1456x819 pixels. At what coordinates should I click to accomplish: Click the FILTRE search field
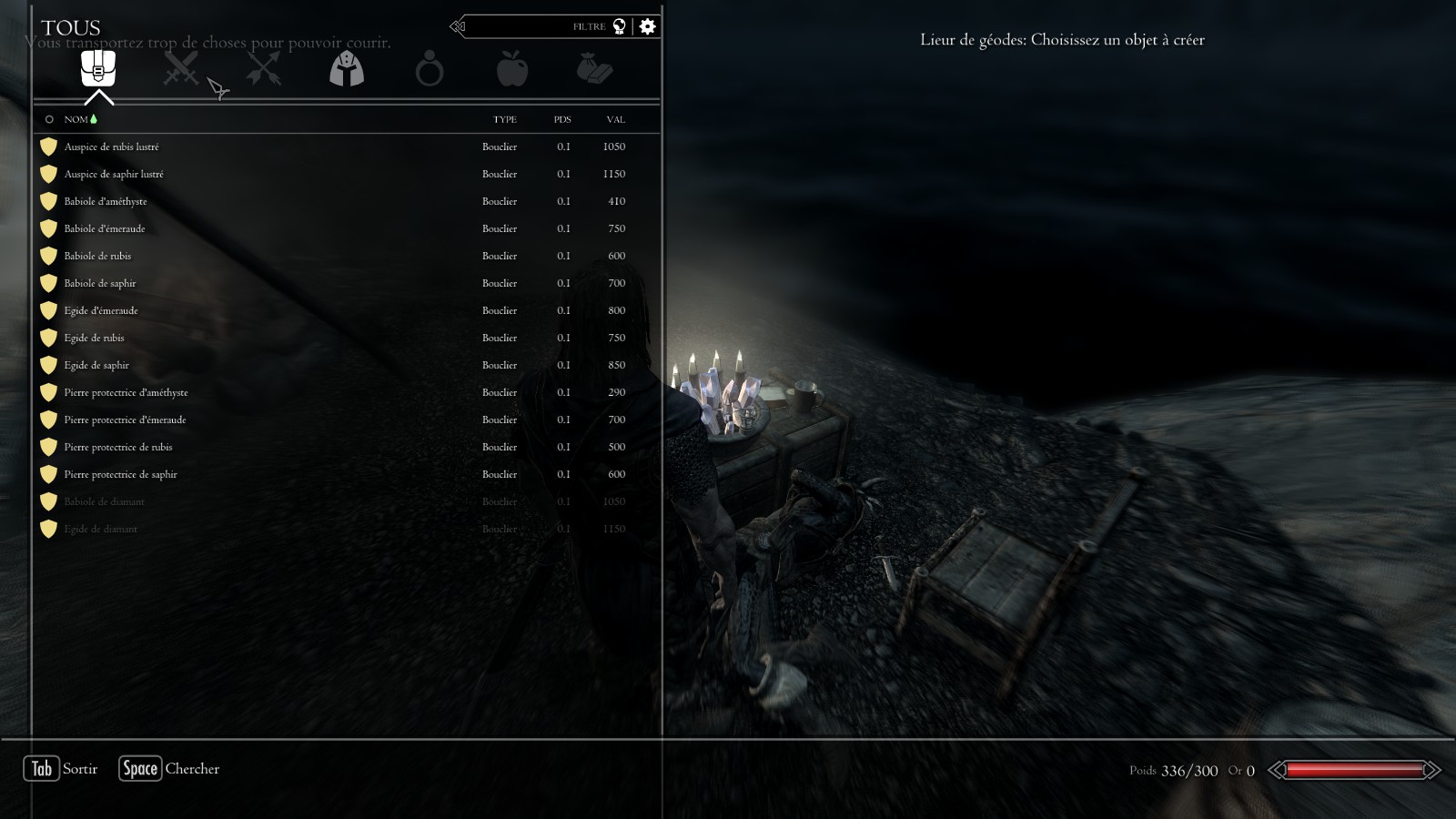pyautogui.click(x=537, y=26)
